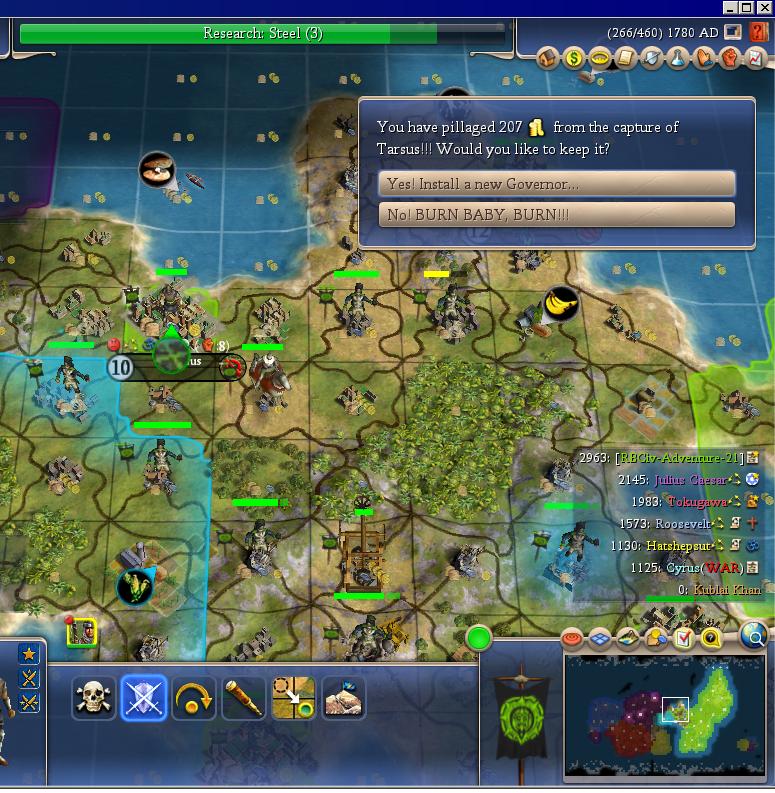This screenshot has width=775, height=793.
Task: Open the globe view magnifier button
Action: click(x=754, y=636)
